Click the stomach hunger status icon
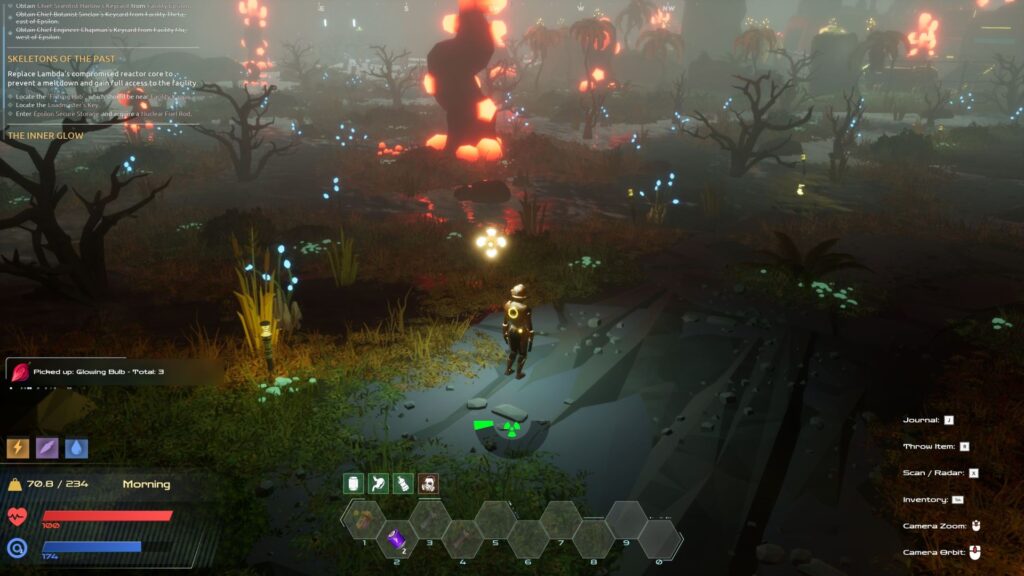This screenshot has height=576, width=1024. [378, 484]
